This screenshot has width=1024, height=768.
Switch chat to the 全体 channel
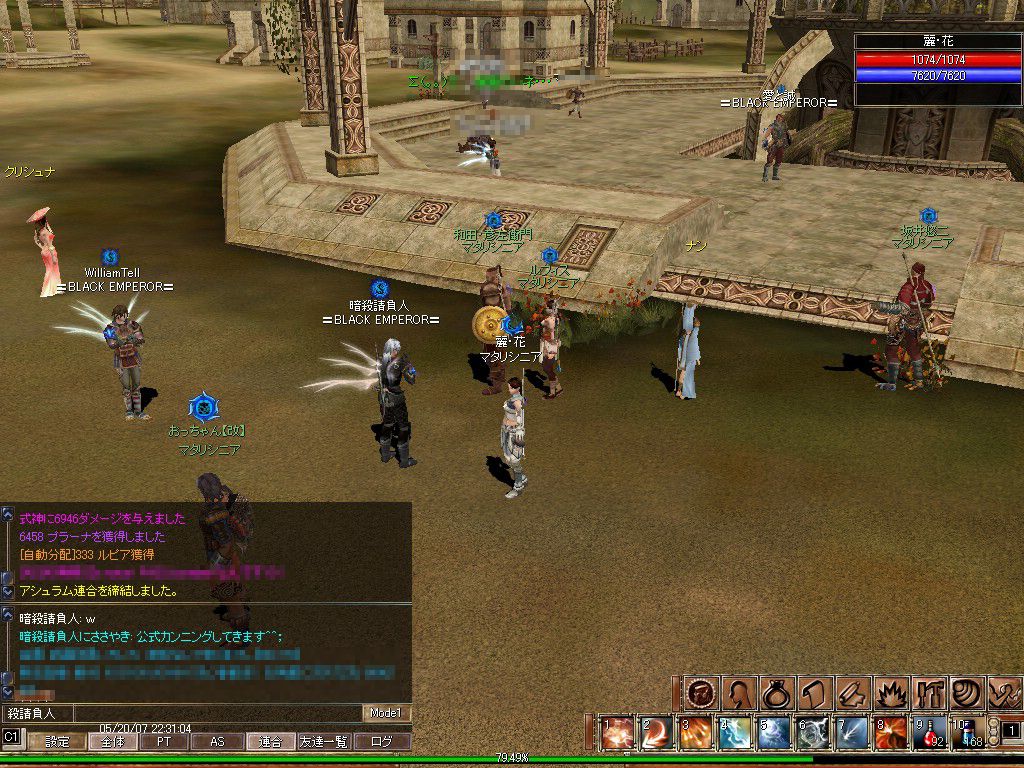(110, 742)
